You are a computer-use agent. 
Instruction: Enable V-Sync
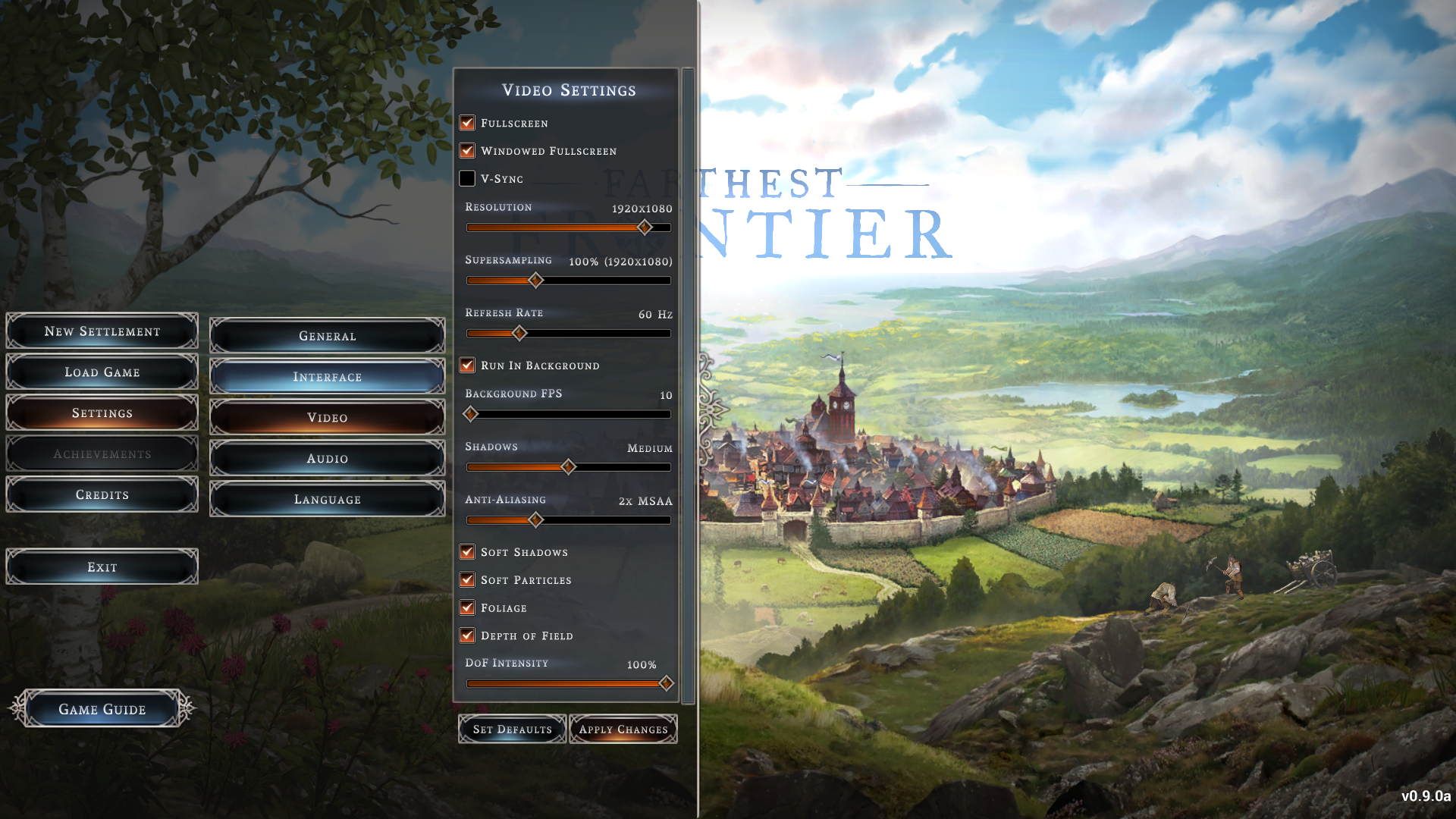coord(467,179)
